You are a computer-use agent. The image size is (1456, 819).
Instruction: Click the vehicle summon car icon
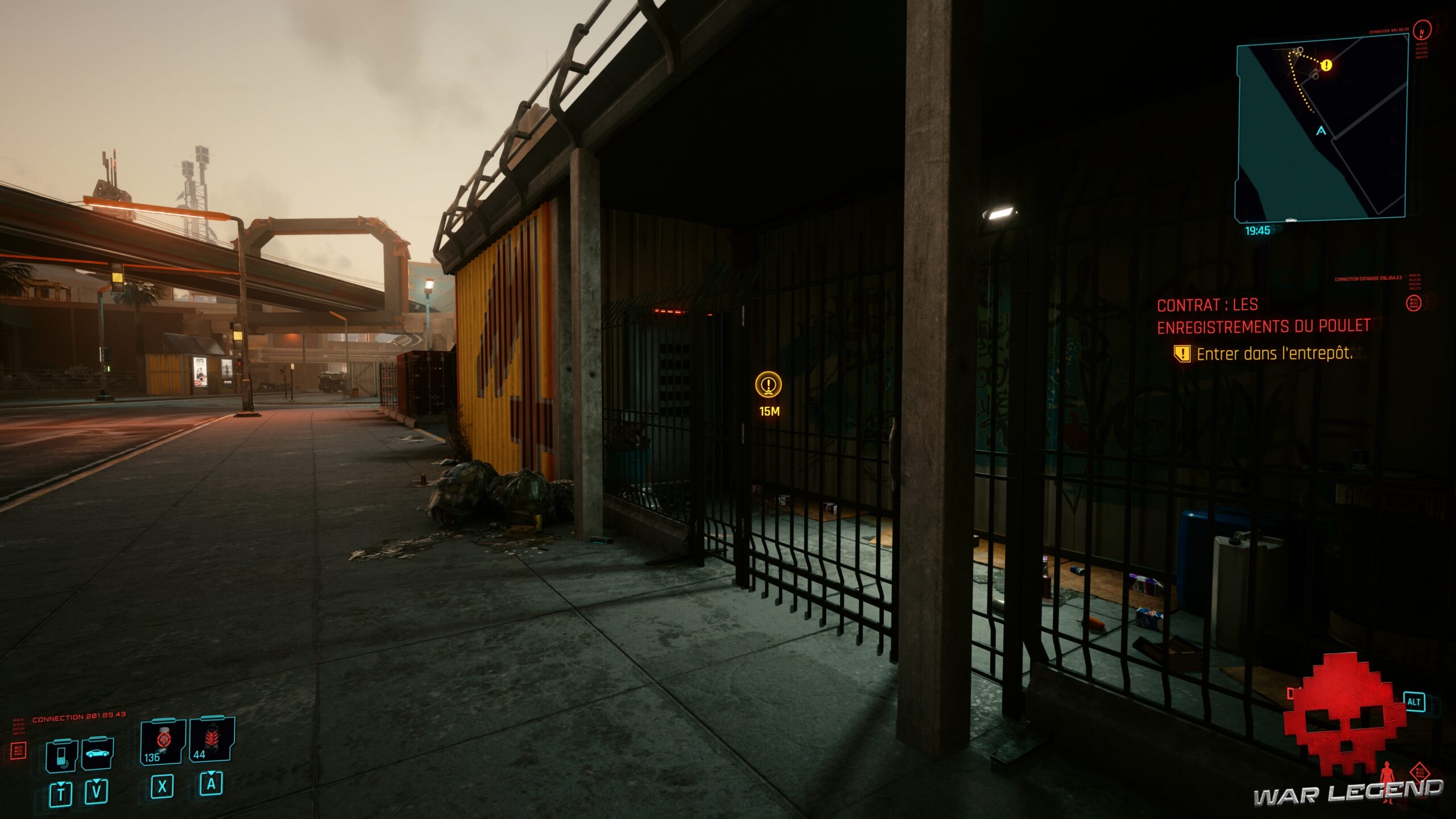coord(98,753)
